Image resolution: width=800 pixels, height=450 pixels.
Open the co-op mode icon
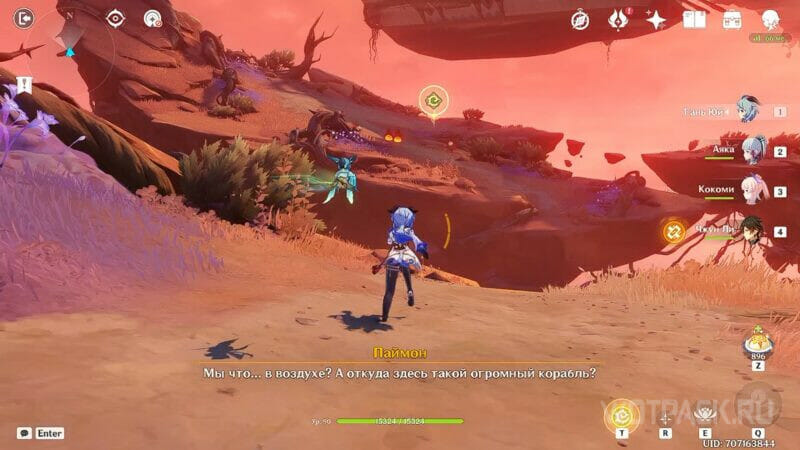coord(153,18)
